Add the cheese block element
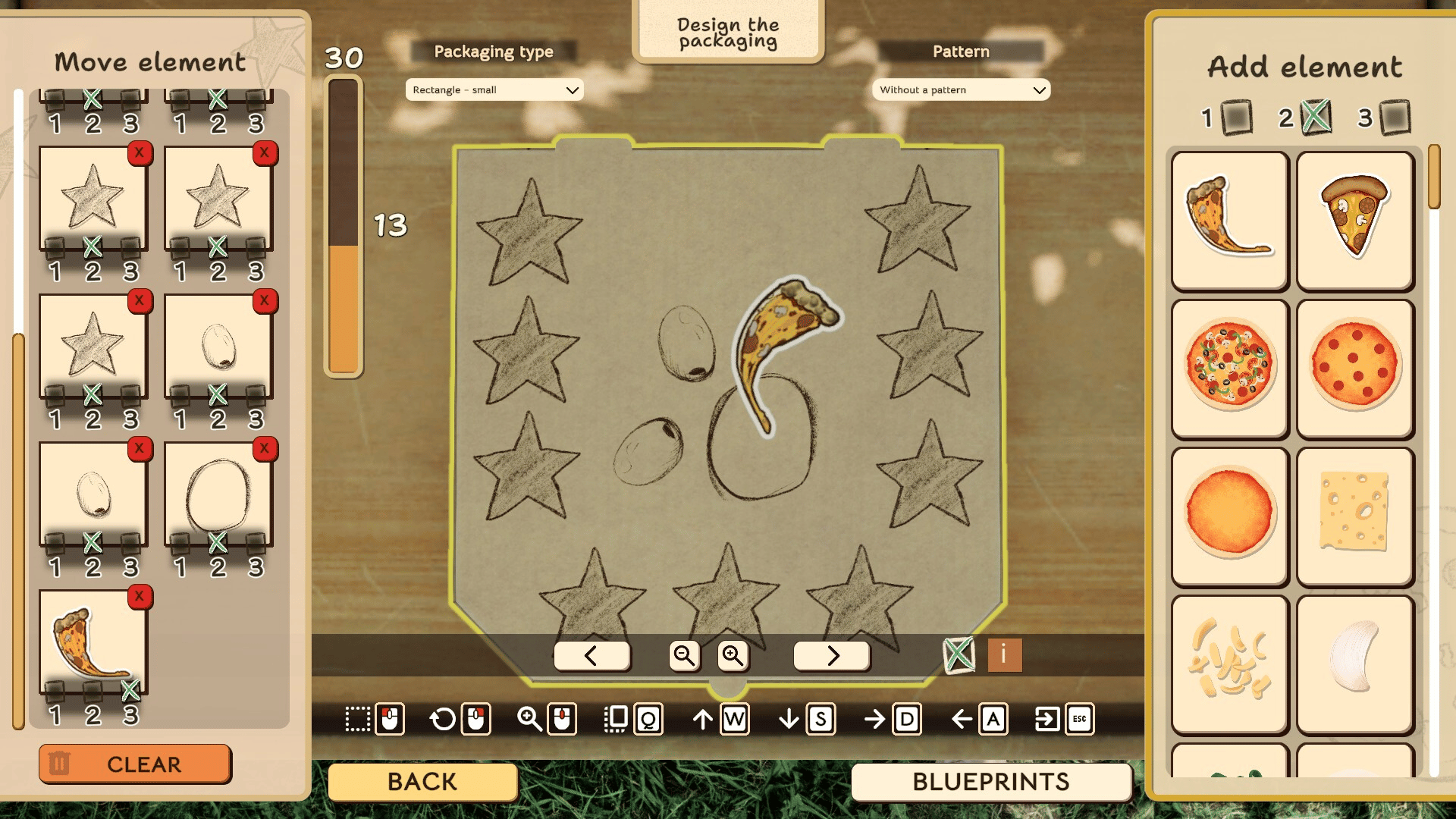 click(x=1354, y=516)
